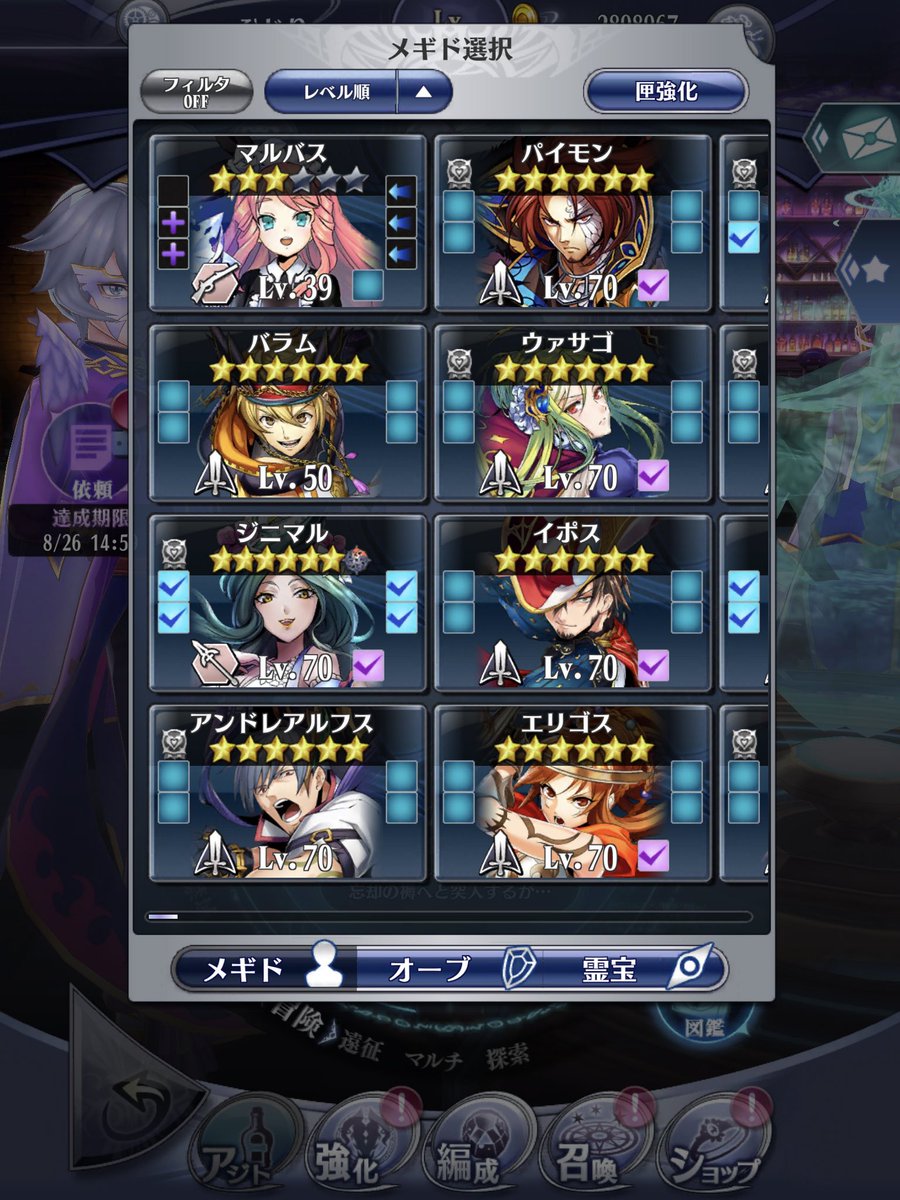This screenshot has height=1200, width=900.
Task: Select the バラム character card
Action: [288, 413]
